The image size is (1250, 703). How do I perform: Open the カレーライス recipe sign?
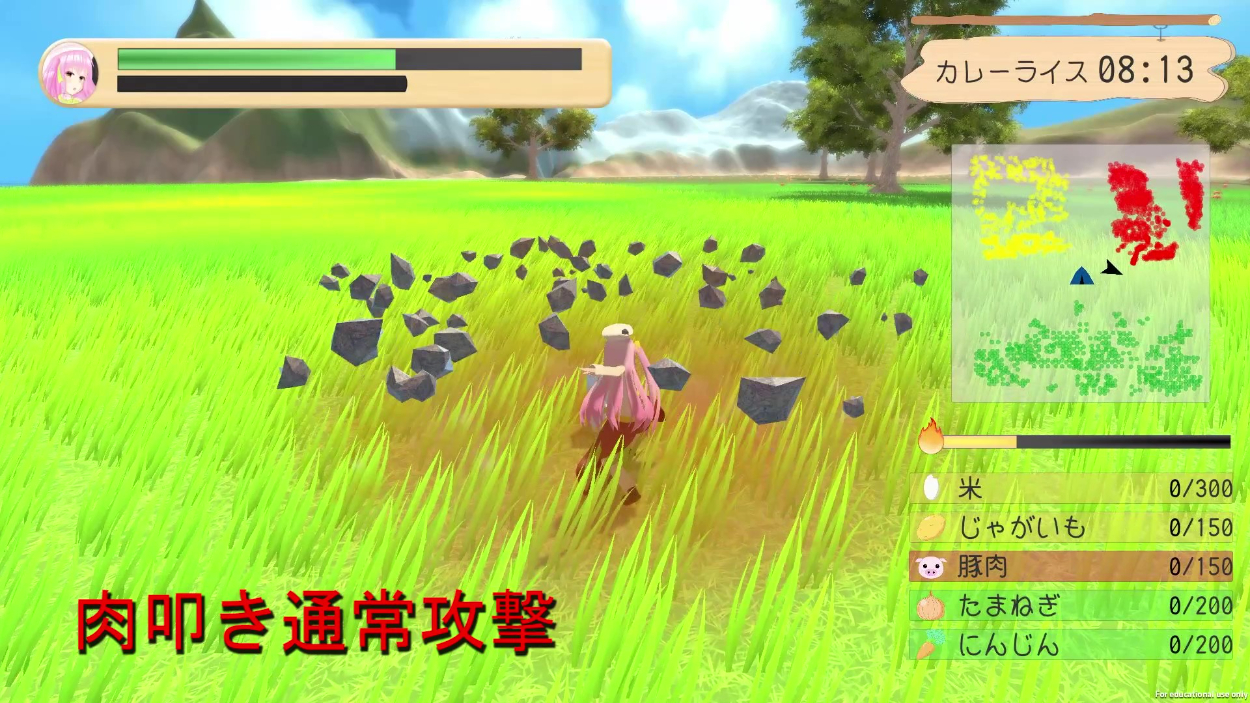coord(1065,70)
